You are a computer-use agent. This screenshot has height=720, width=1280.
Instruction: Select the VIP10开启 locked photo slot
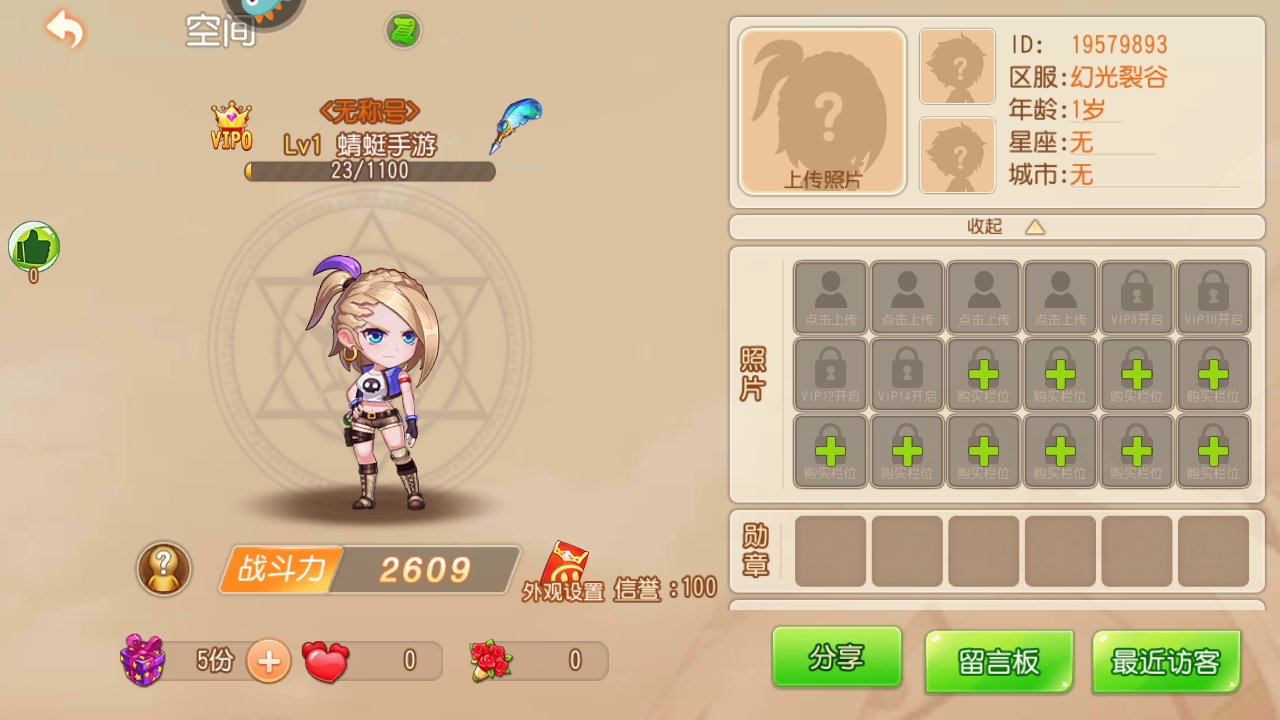(1213, 297)
